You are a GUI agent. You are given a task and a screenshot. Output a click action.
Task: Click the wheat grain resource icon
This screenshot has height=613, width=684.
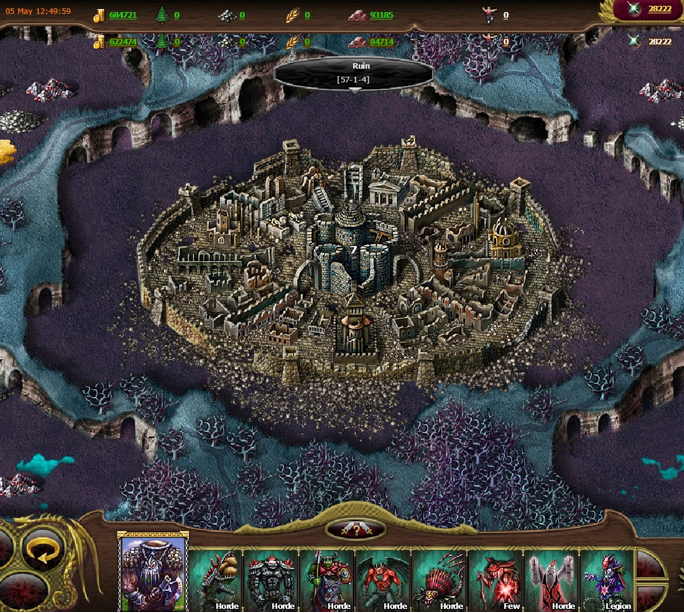point(292,16)
